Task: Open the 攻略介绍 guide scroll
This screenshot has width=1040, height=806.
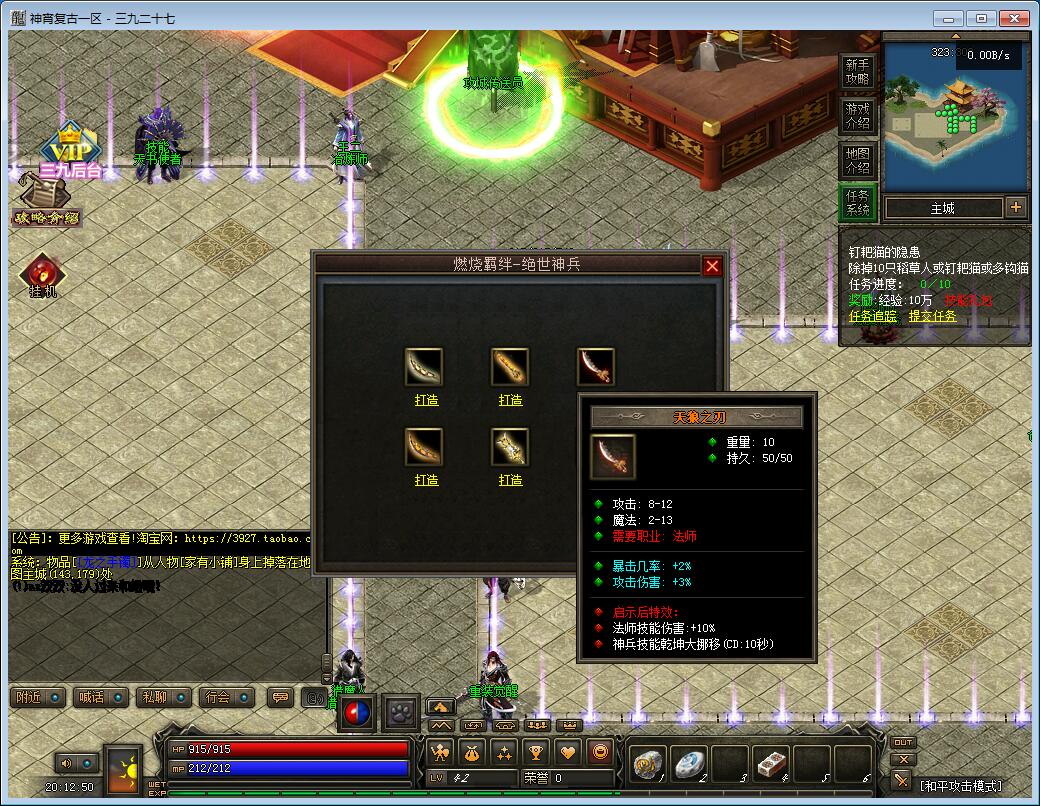Action: [45, 203]
